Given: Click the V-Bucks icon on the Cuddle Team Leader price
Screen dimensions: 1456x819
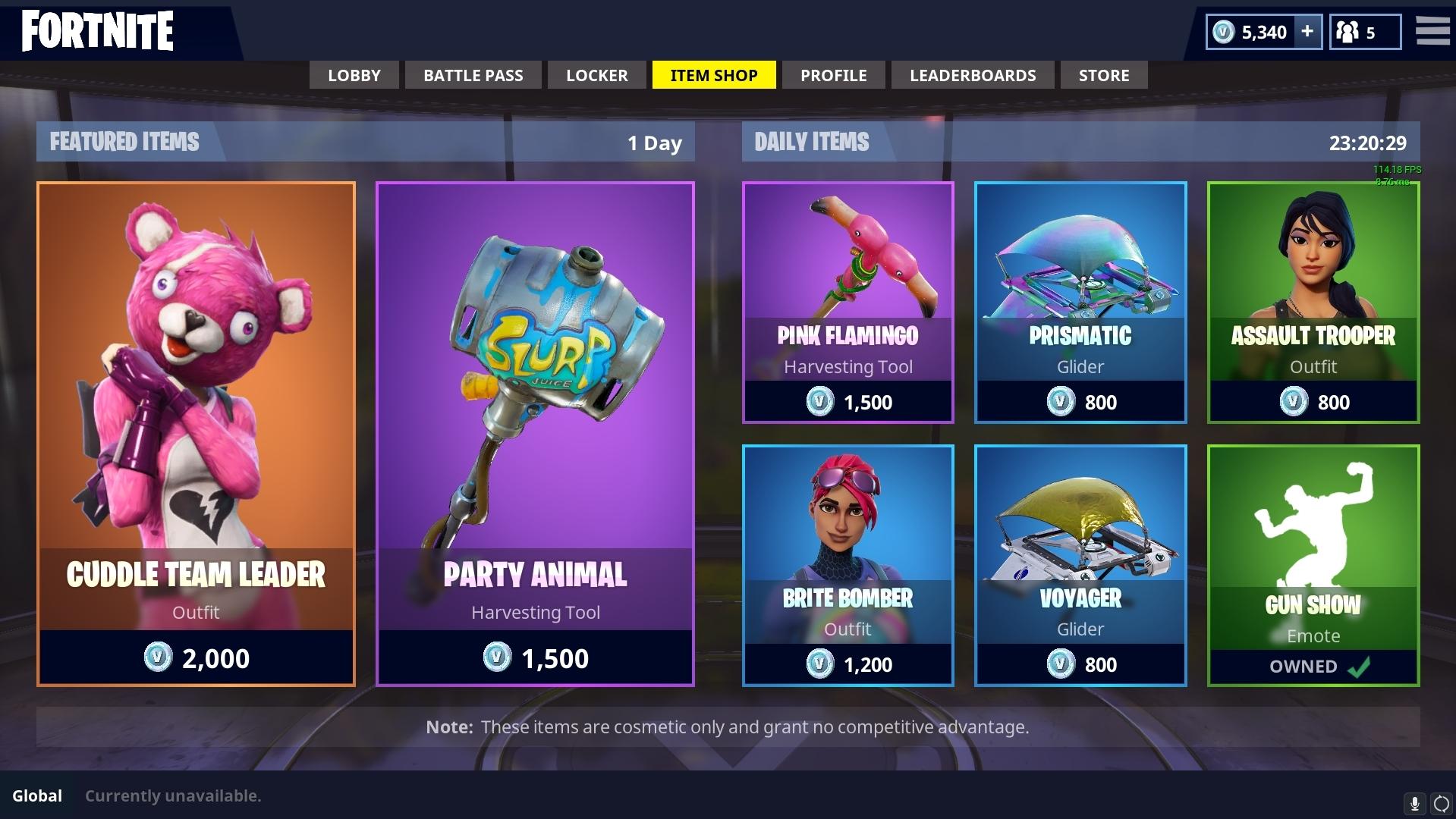Looking at the screenshot, I should pos(160,658).
